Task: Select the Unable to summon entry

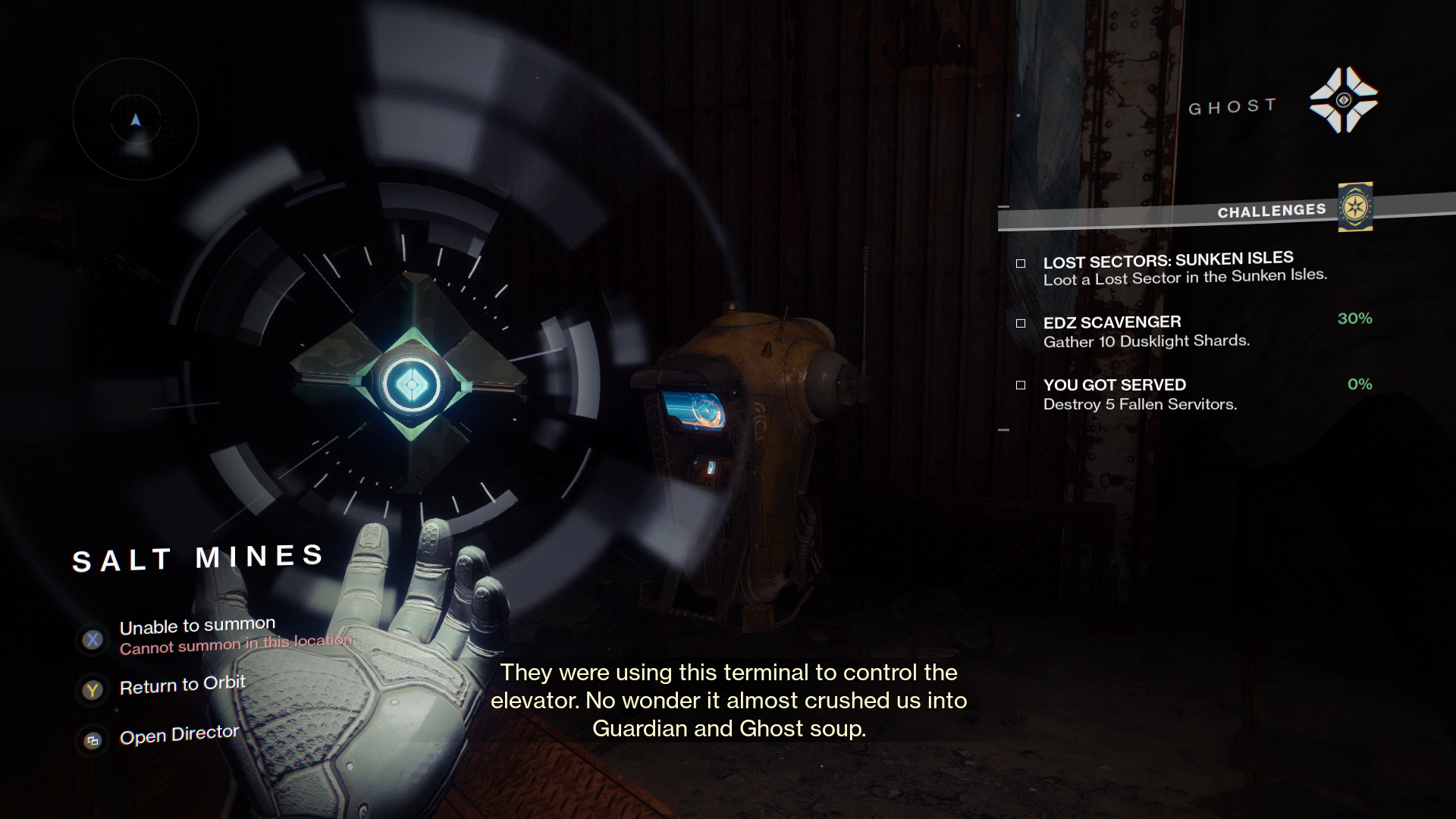Action: click(197, 626)
